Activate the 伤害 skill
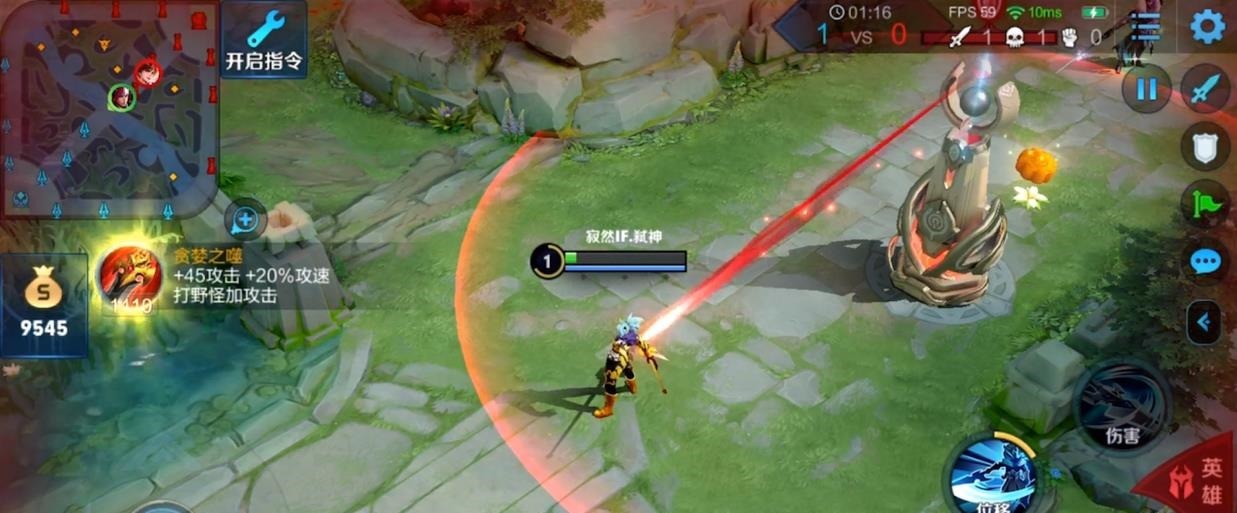The width and height of the screenshot is (1237, 513). [1121, 405]
